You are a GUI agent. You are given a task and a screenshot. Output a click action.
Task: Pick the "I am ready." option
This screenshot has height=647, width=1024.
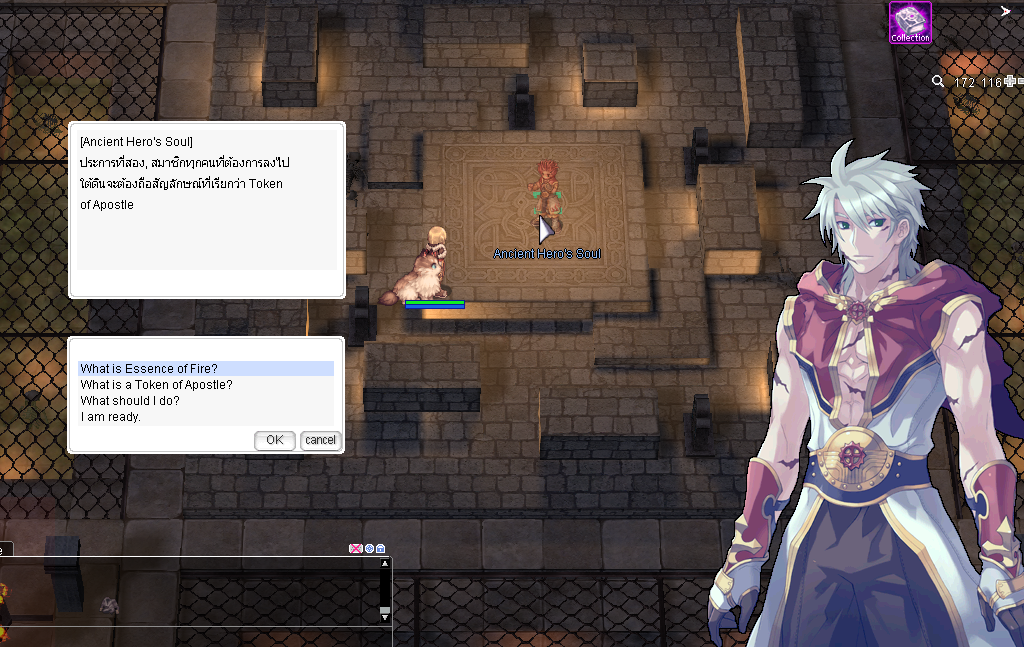[111, 417]
